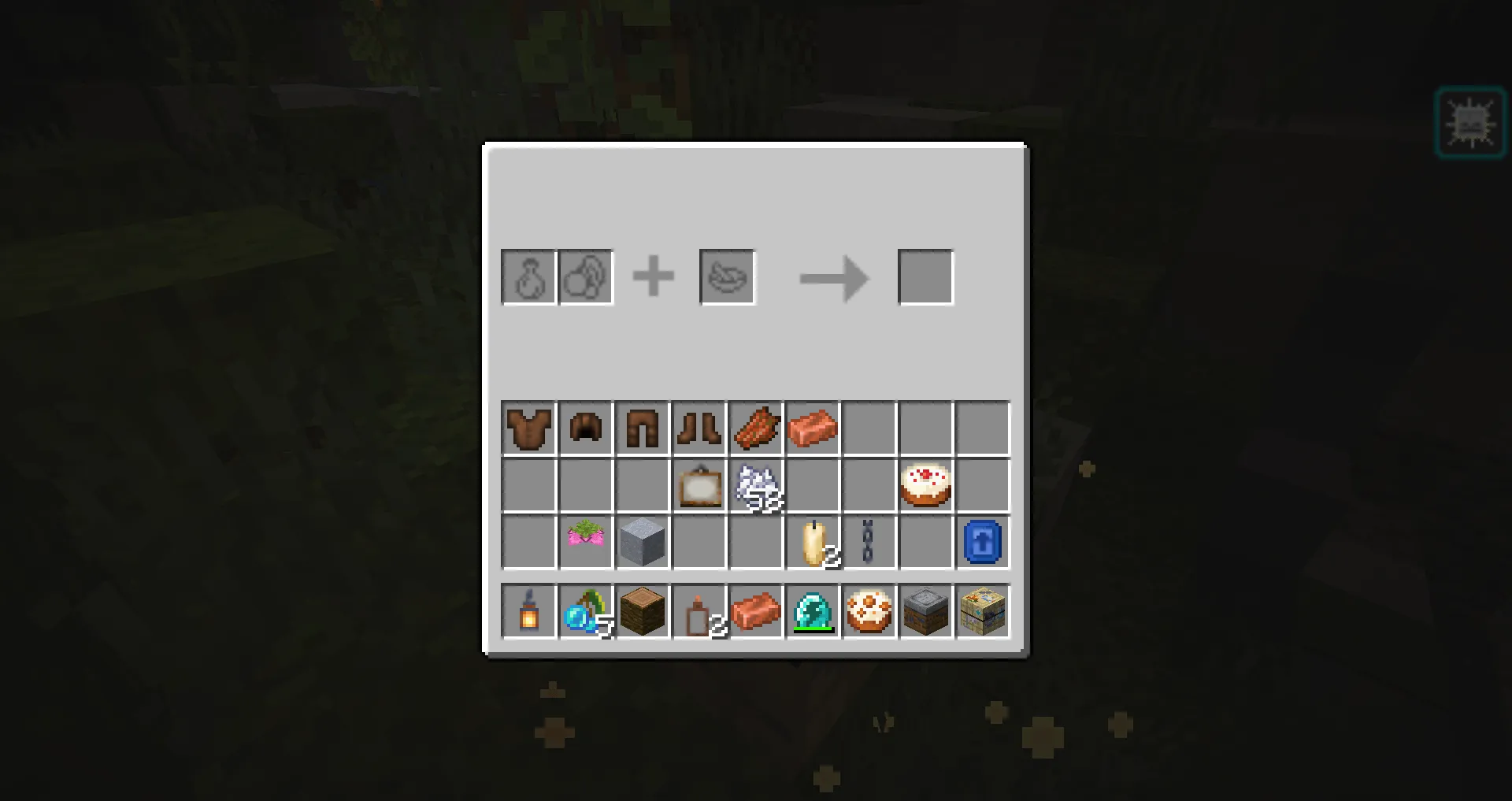Select the stone block
Image resolution: width=1512 pixels, height=801 pixels.
coord(642,541)
